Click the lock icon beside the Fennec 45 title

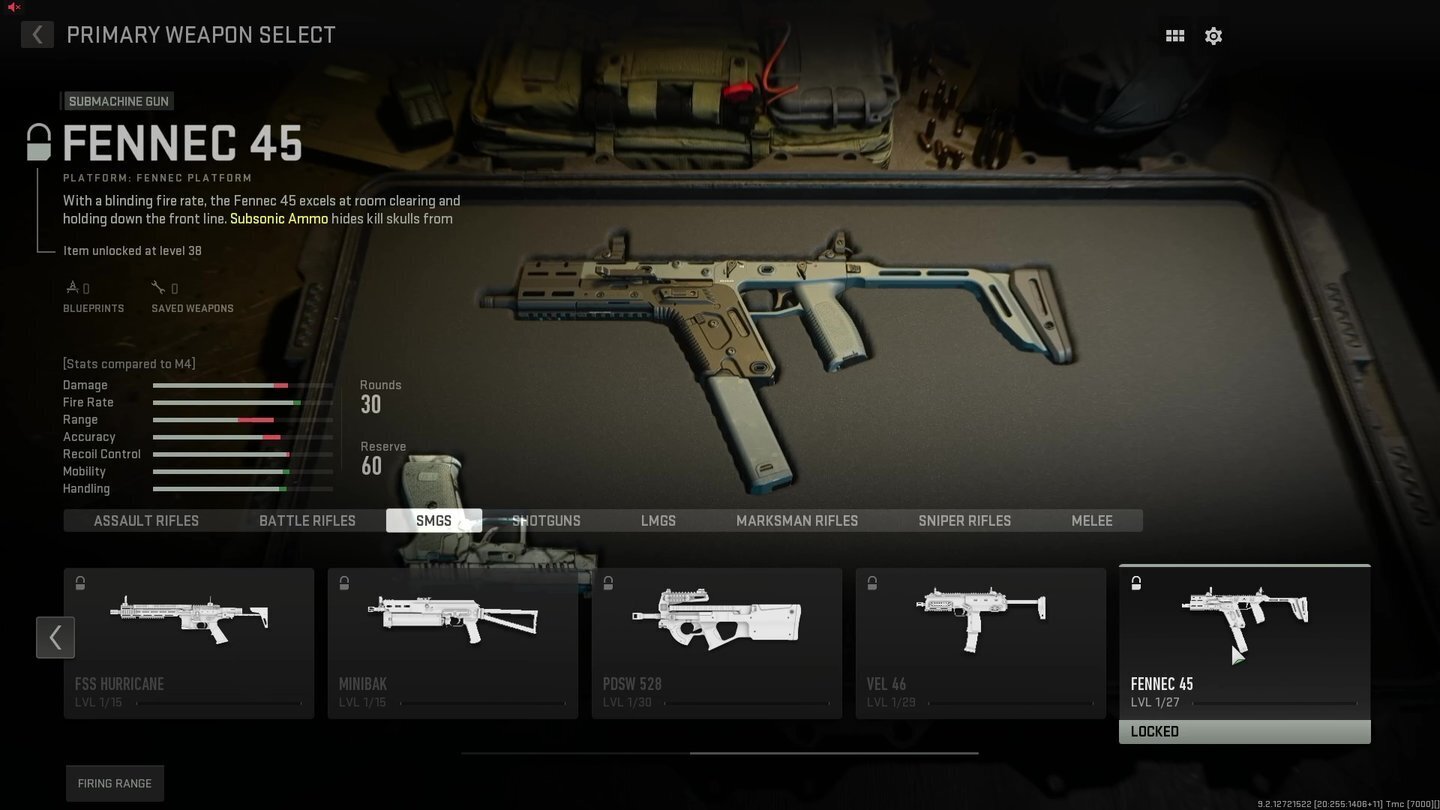click(x=38, y=142)
